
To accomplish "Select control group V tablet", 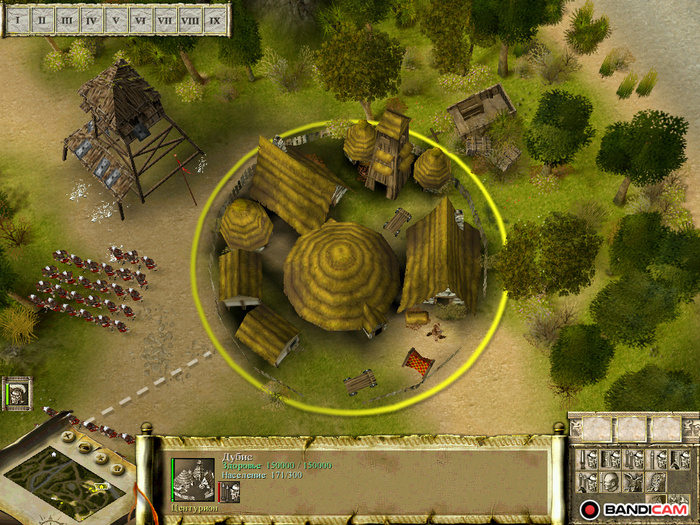I will pos(116,19).
